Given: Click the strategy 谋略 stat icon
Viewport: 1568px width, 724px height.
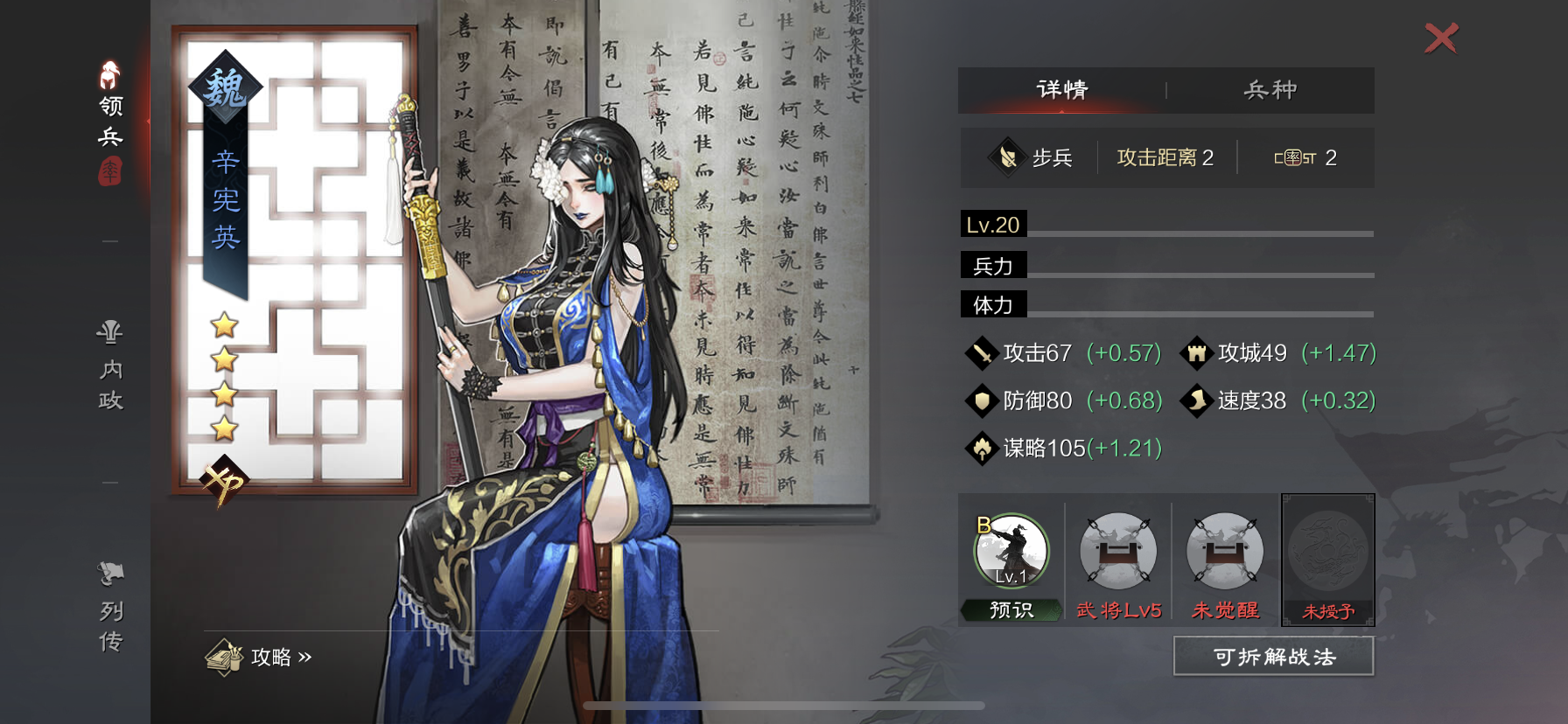Looking at the screenshot, I should point(981,448).
